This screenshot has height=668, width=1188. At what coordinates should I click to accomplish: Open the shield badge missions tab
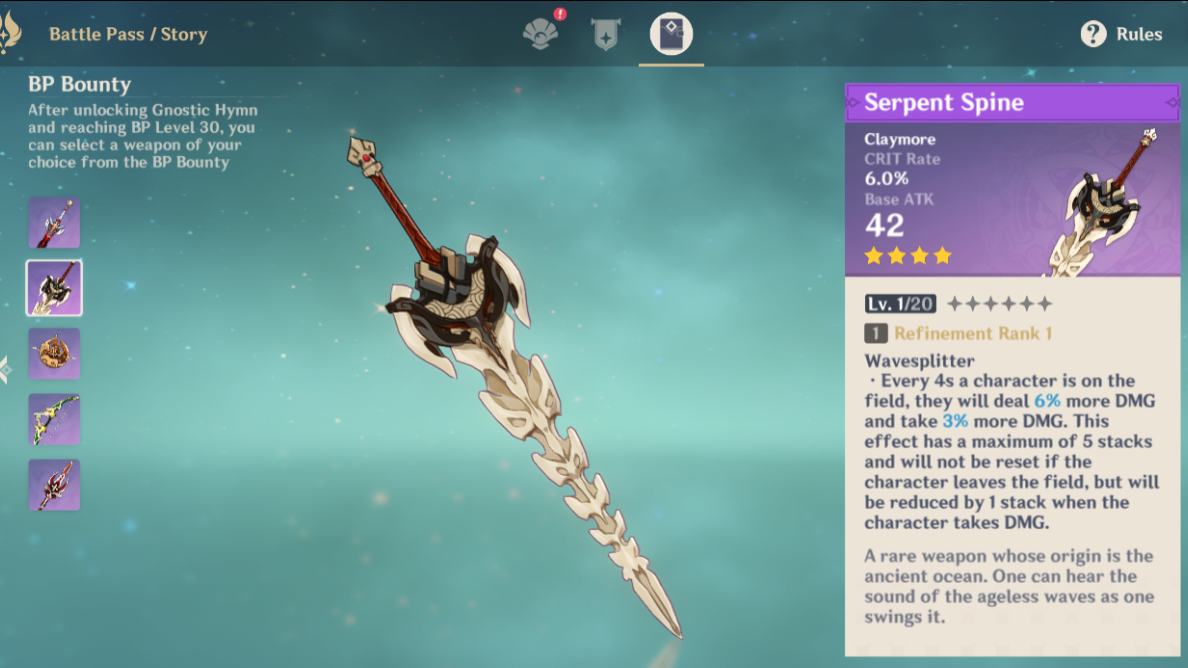[605, 34]
